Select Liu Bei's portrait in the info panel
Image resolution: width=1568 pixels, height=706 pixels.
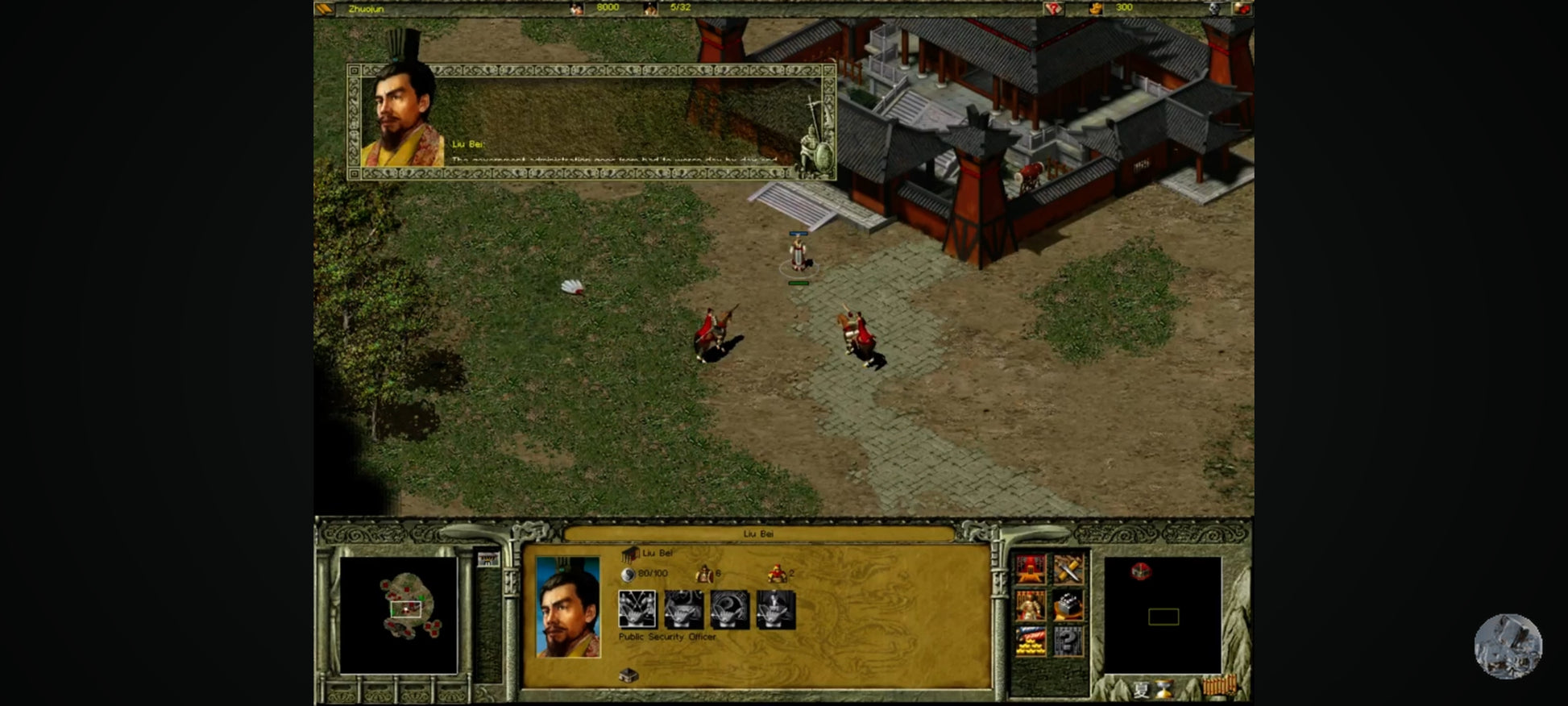568,606
